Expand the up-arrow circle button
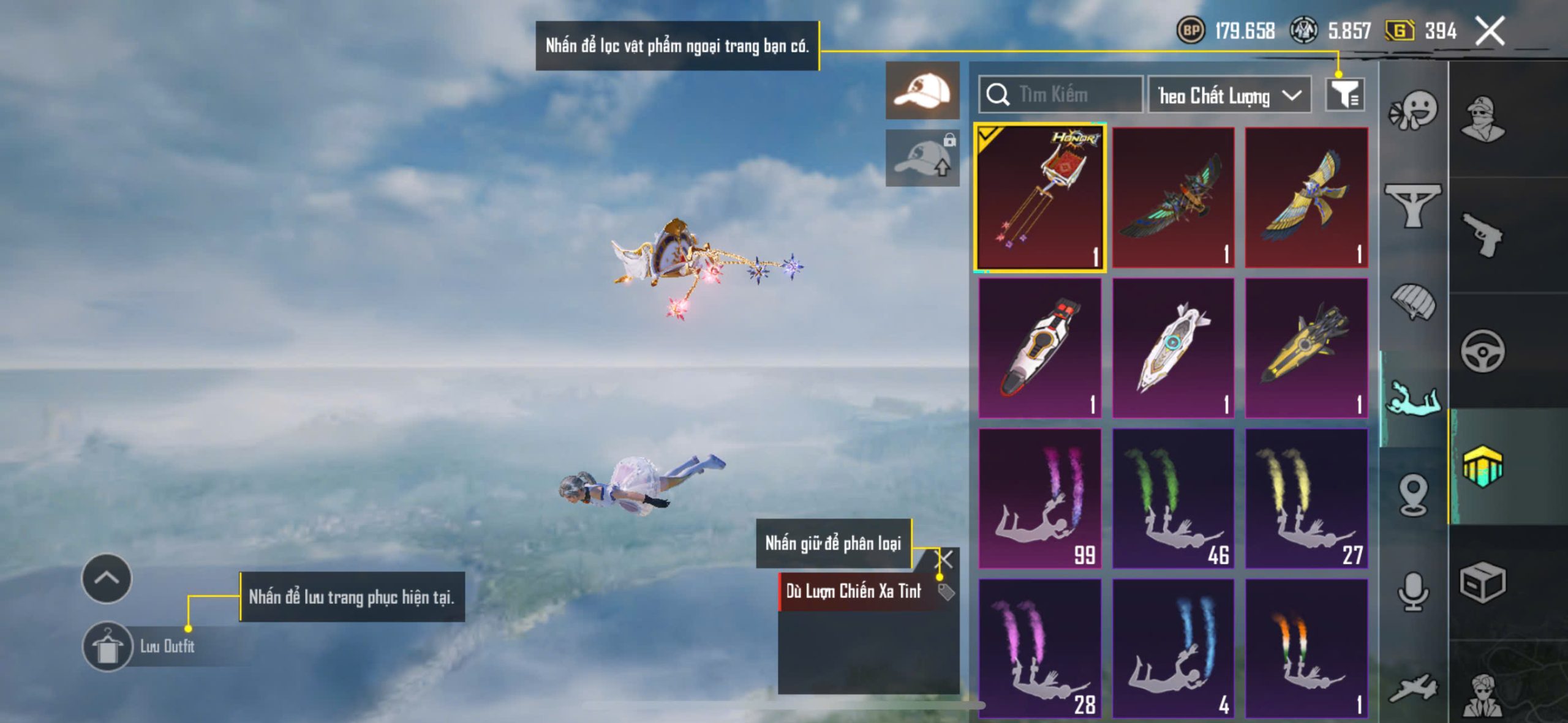Screen dimensions: 1568x723 pyautogui.click(x=107, y=578)
